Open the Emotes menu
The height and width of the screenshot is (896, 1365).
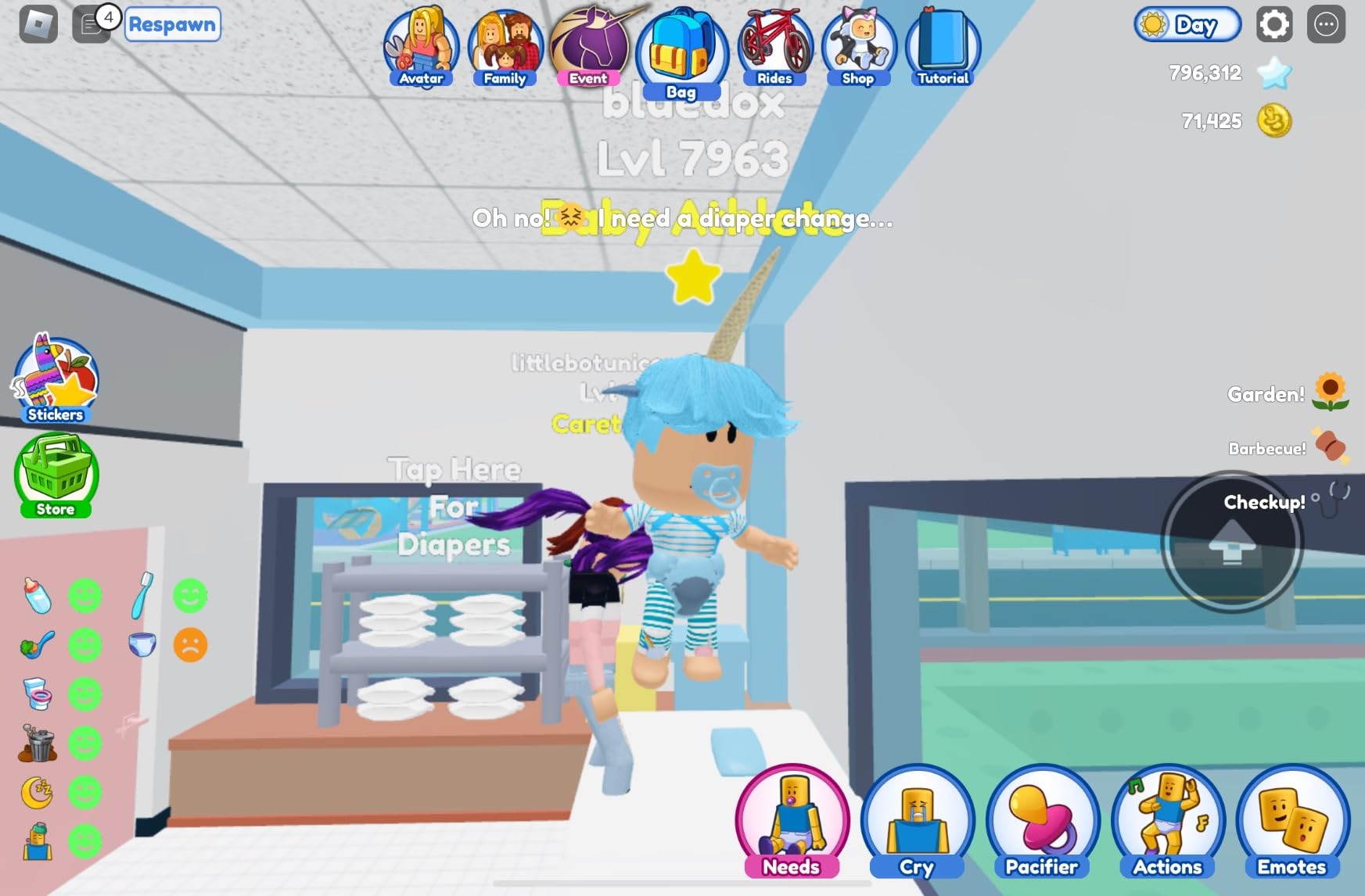tap(1291, 821)
